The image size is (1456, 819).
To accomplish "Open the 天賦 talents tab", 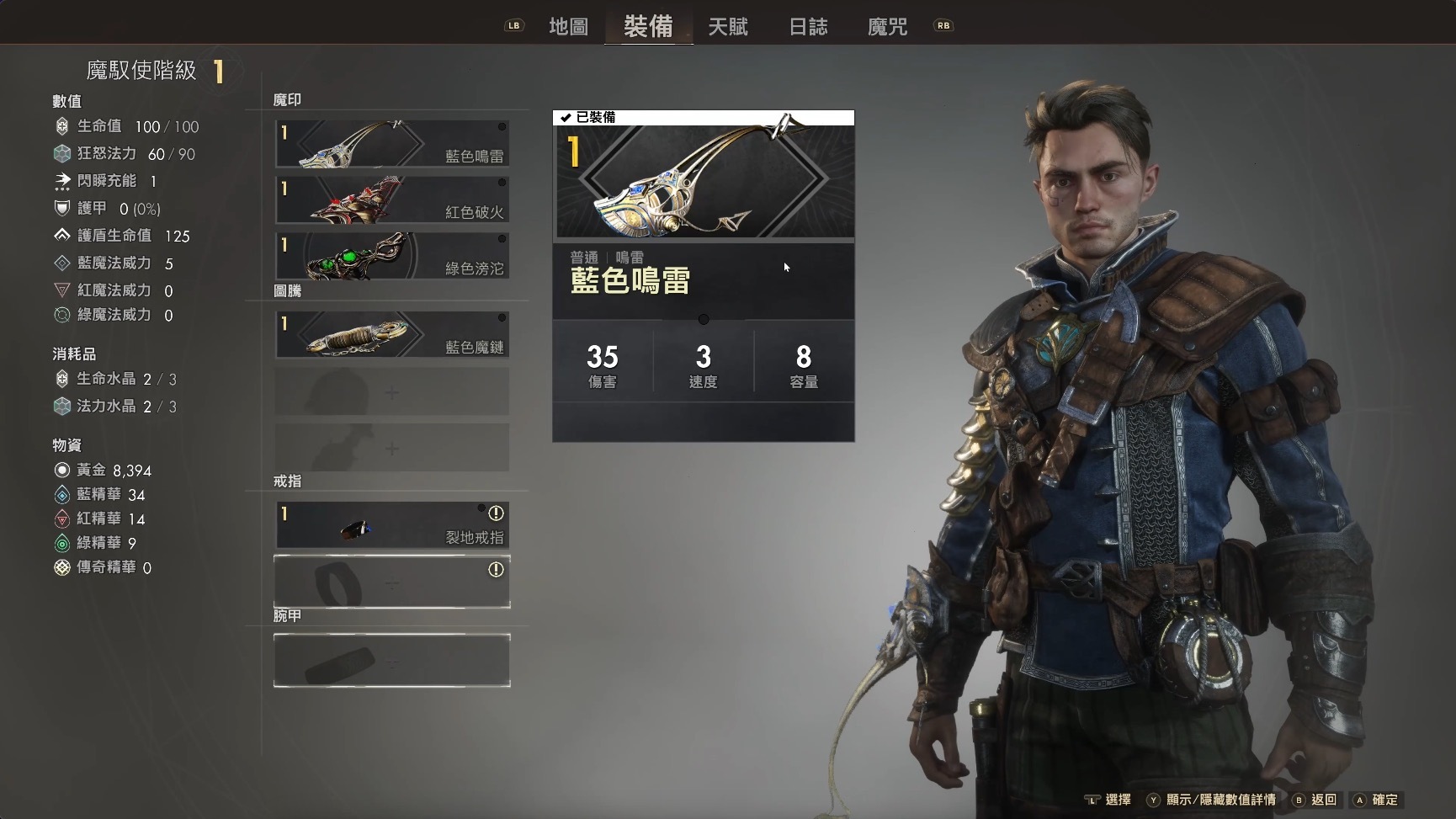I will coord(728,27).
